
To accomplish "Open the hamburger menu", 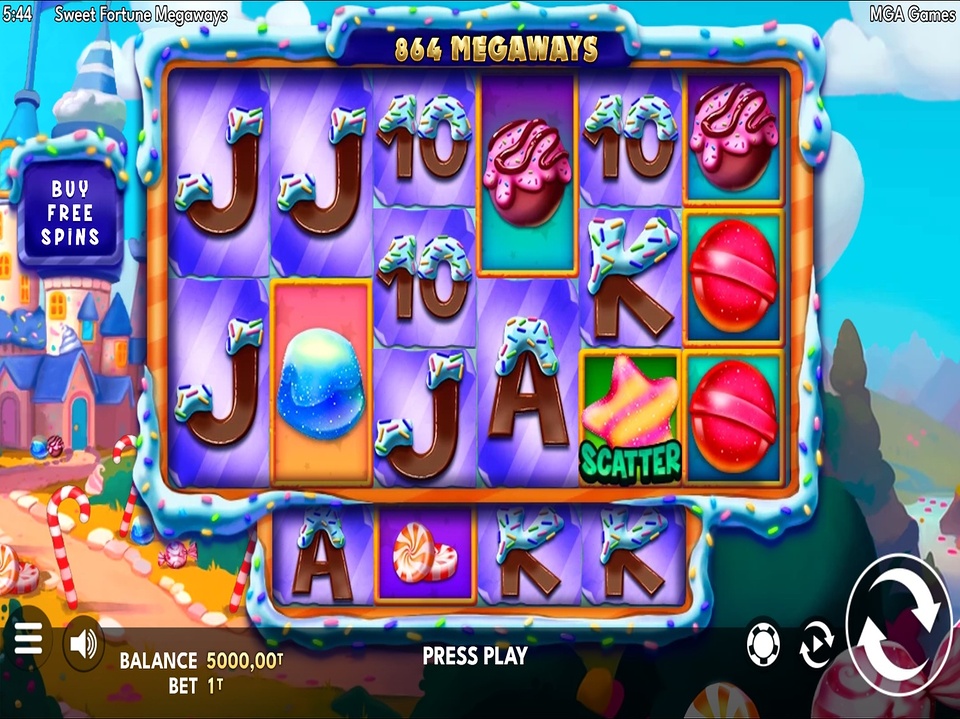I will (28, 640).
